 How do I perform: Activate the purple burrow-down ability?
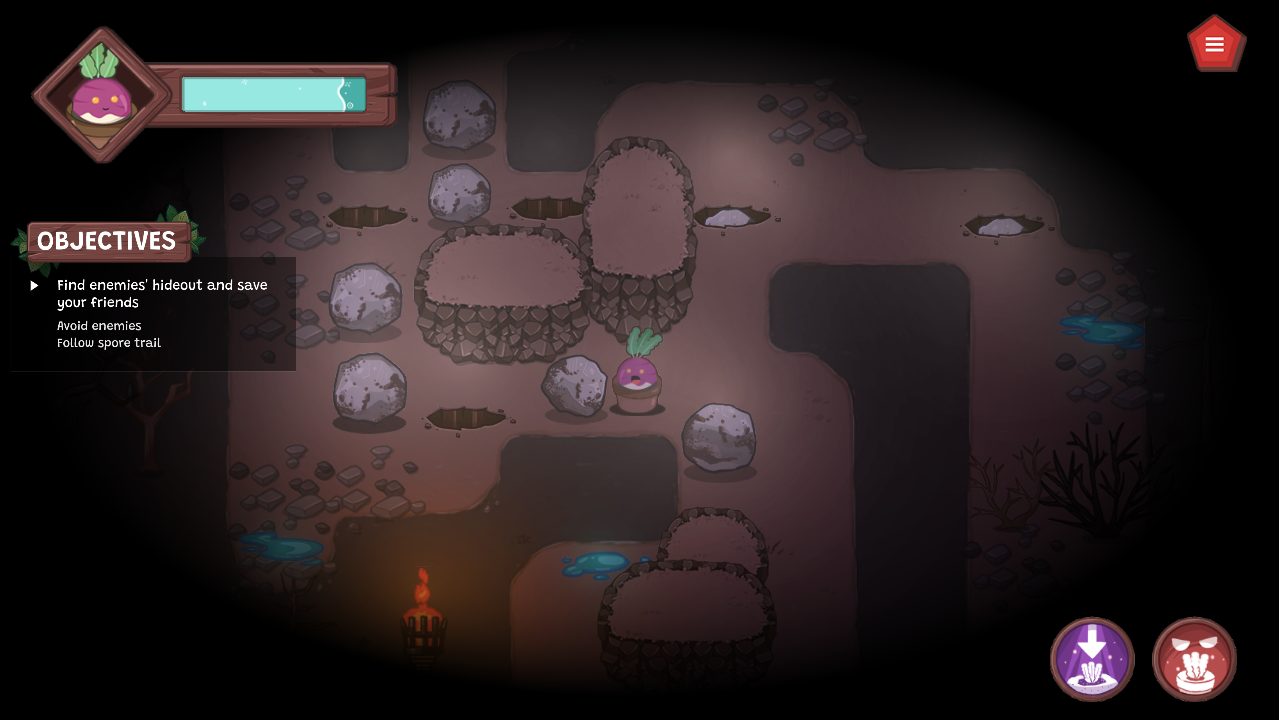[1092, 659]
